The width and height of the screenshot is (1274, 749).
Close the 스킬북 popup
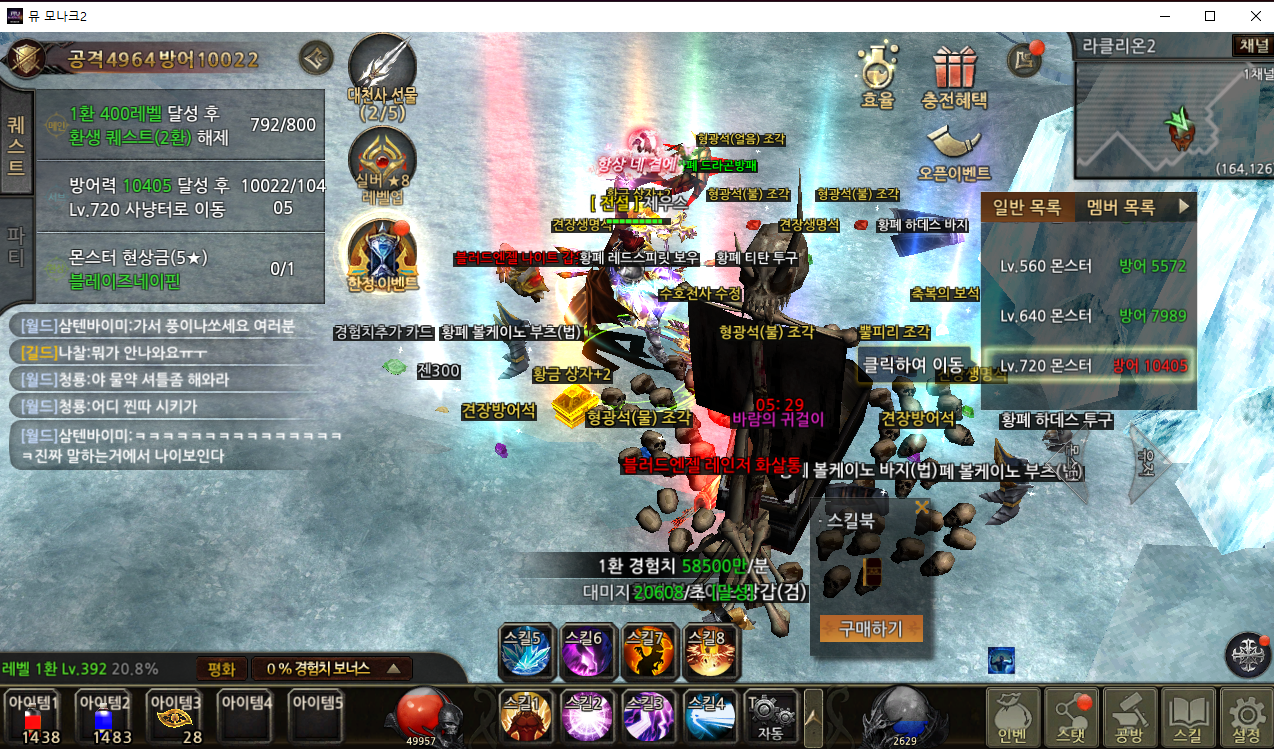(921, 508)
